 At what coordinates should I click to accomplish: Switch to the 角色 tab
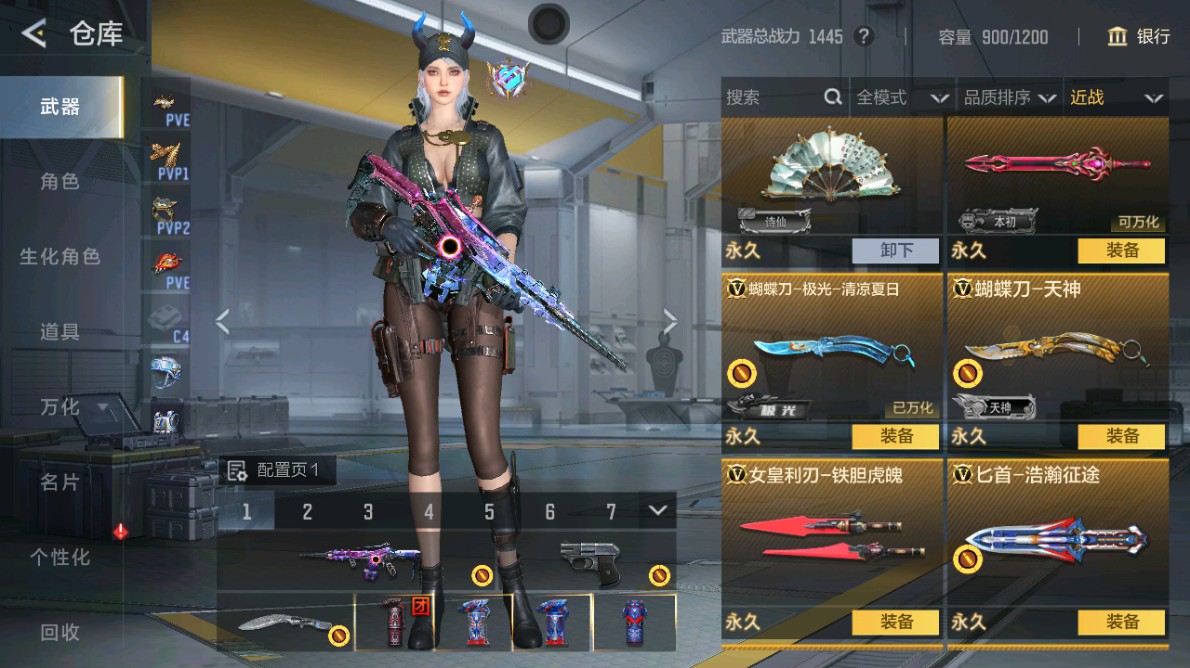60,181
